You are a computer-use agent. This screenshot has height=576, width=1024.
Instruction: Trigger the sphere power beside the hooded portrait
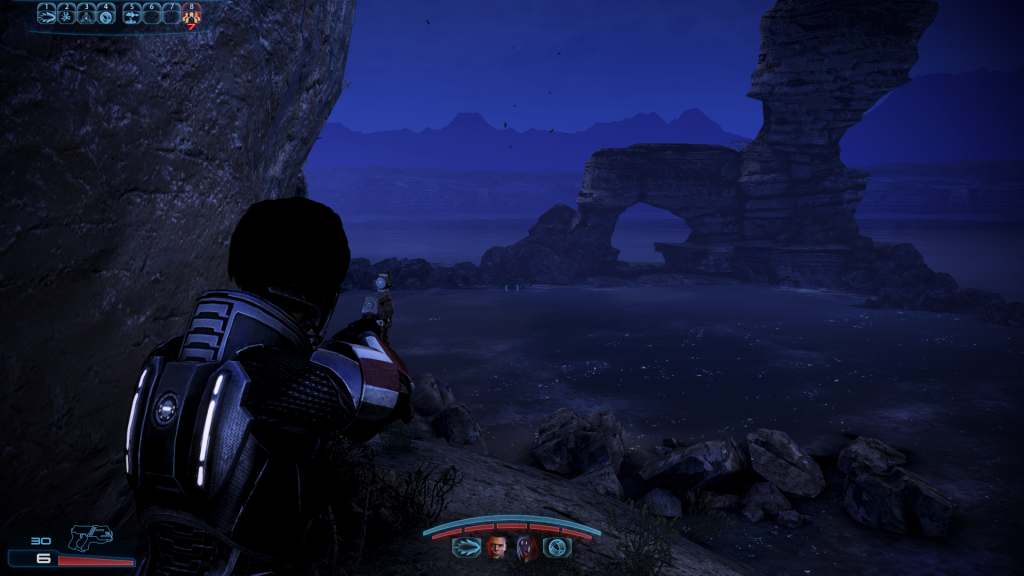coord(556,546)
